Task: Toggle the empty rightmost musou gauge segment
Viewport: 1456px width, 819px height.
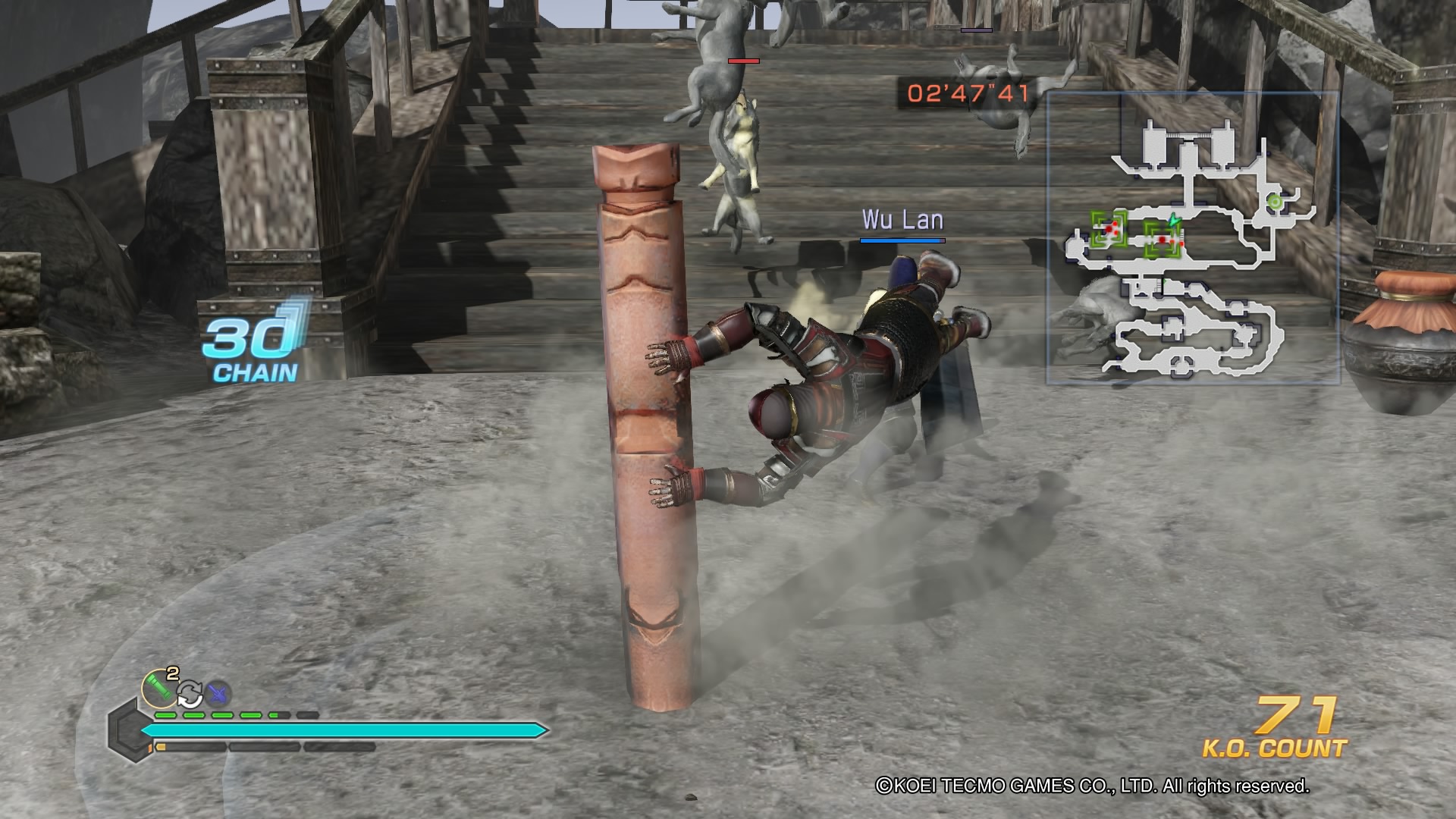Action: point(307,714)
